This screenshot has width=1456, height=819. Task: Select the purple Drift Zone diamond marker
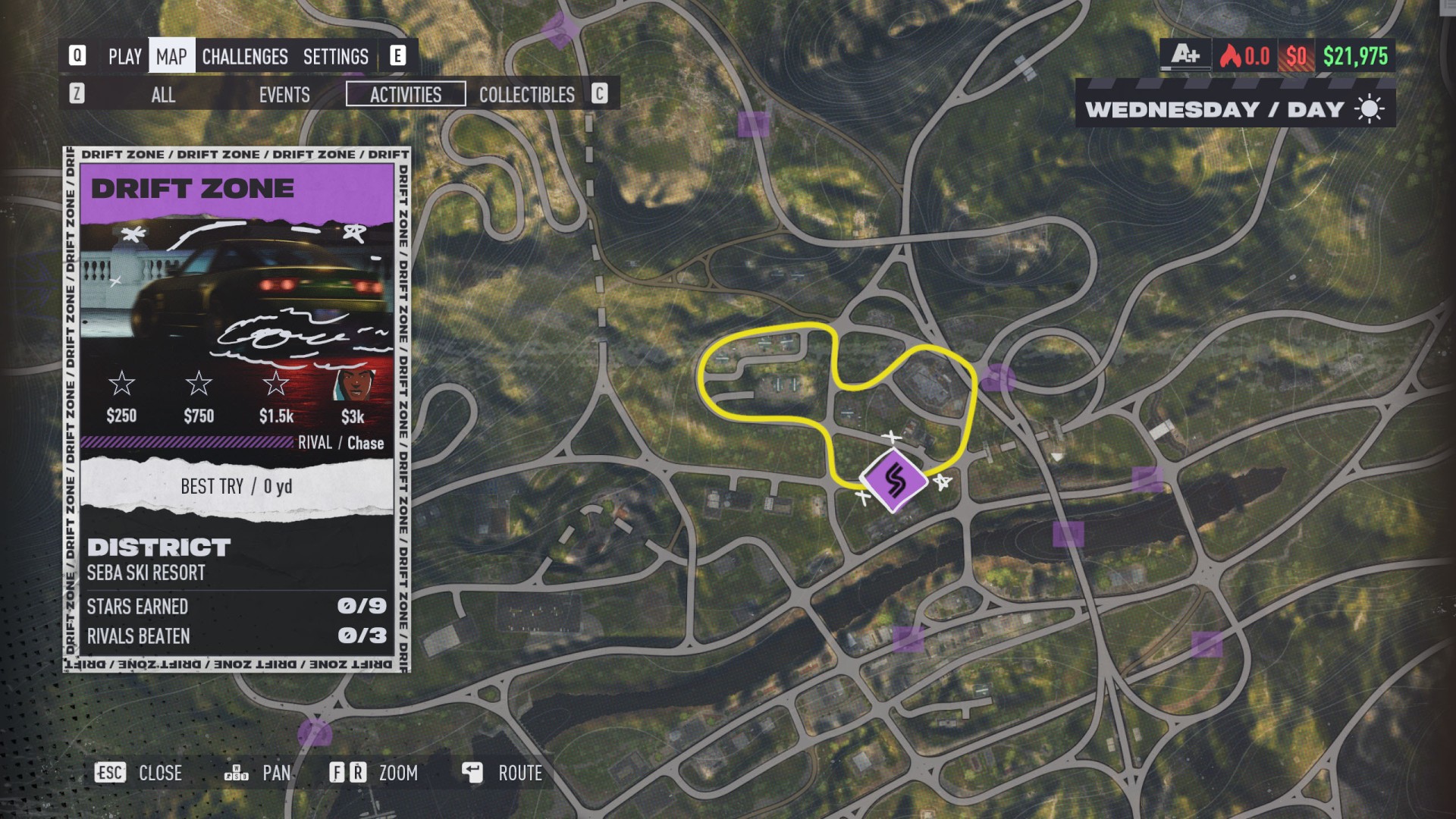pyautogui.click(x=895, y=480)
